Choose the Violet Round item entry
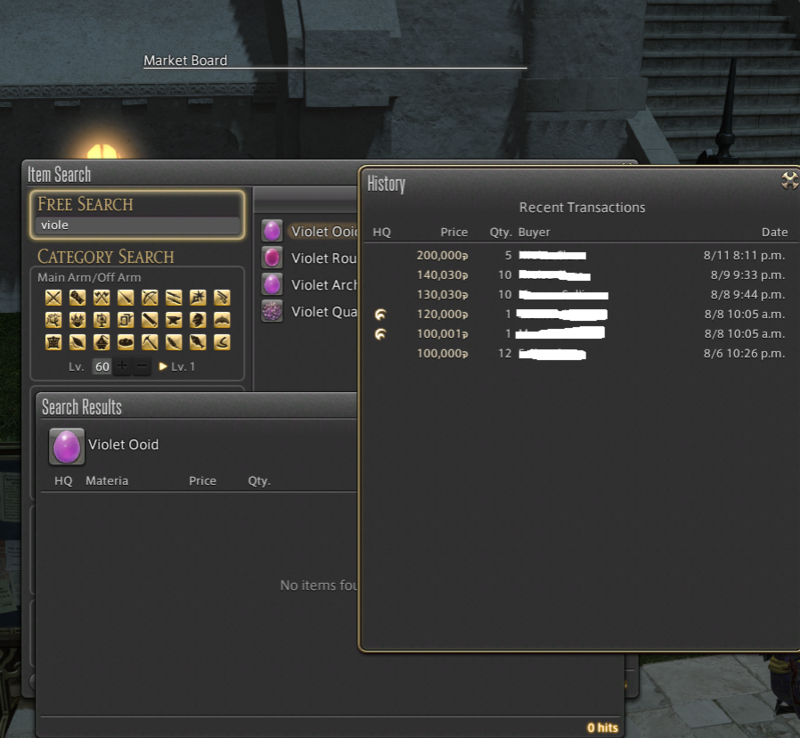Viewport: 800px width, 738px height. tap(324, 258)
